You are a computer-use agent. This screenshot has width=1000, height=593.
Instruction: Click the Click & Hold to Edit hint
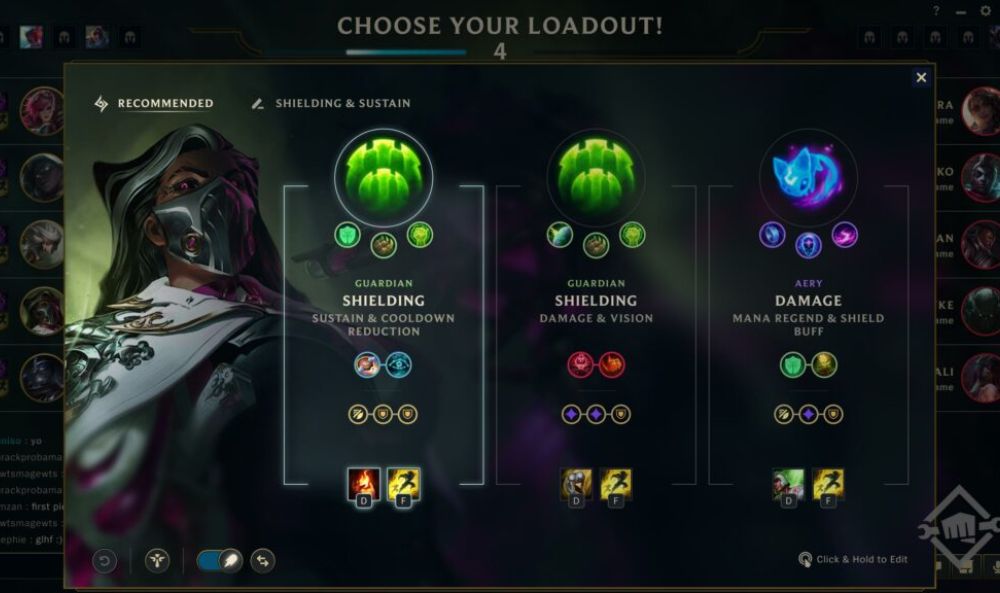pyautogui.click(x=853, y=559)
